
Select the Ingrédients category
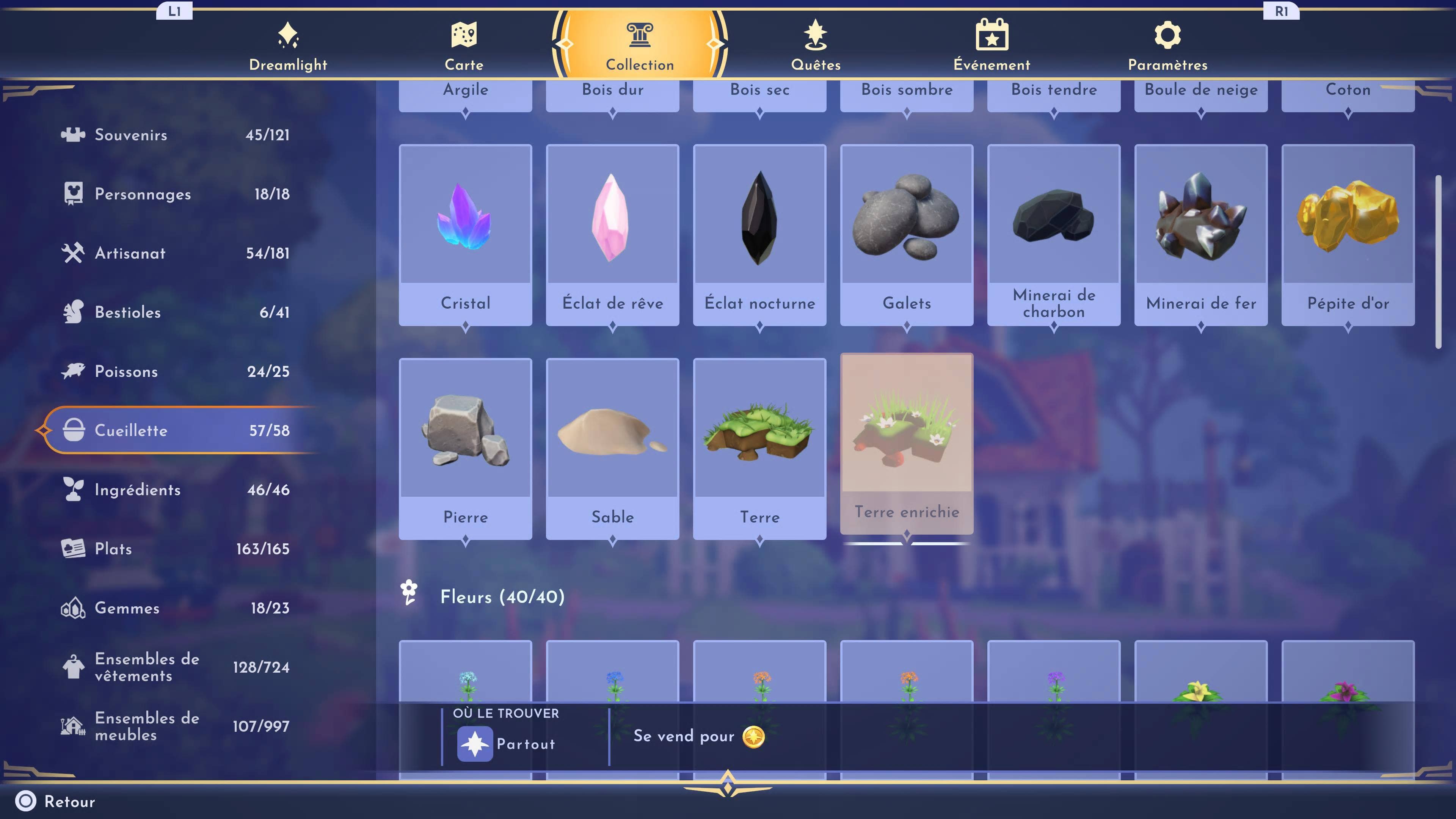(x=175, y=490)
